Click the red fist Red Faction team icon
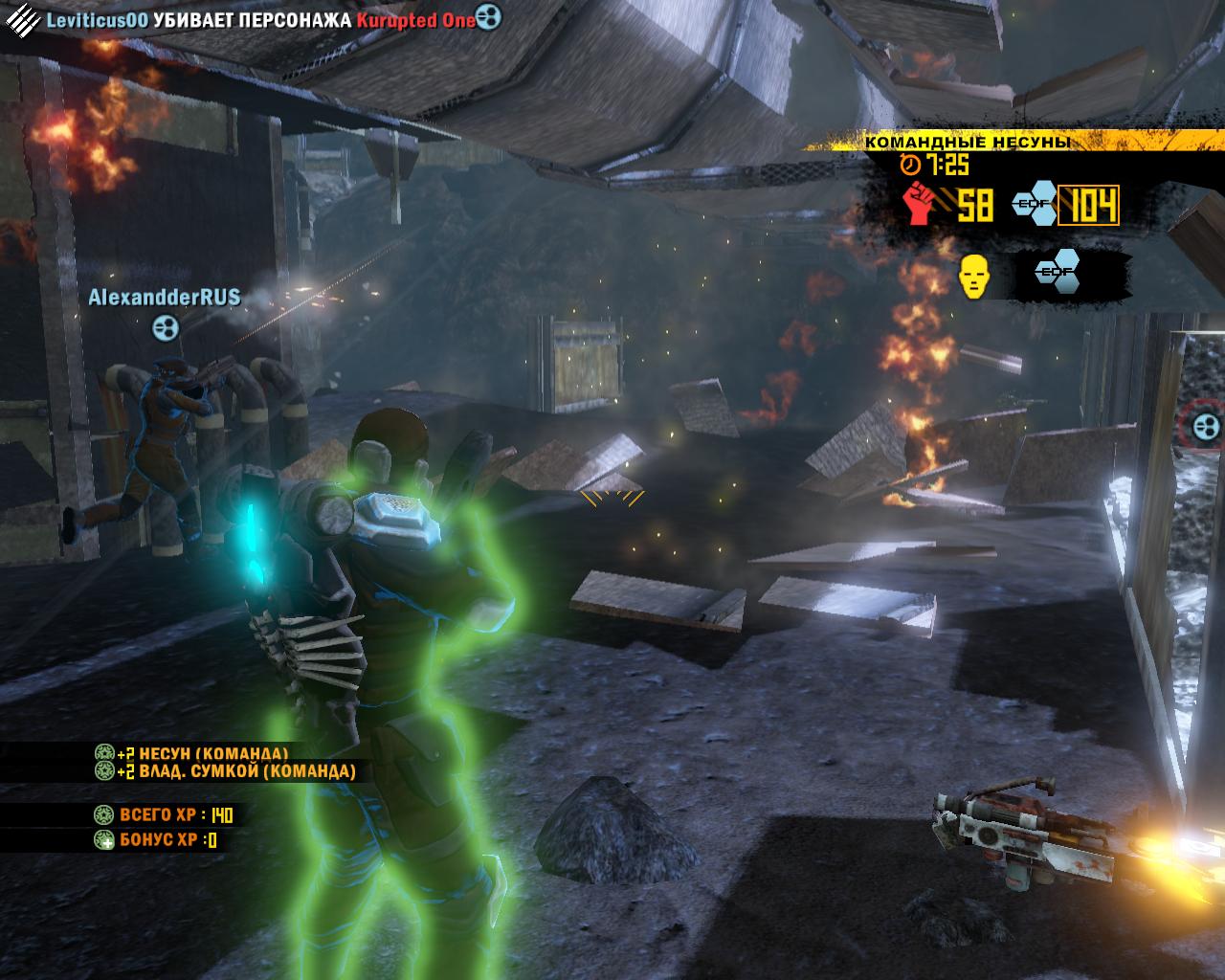 [x=918, y=203]
